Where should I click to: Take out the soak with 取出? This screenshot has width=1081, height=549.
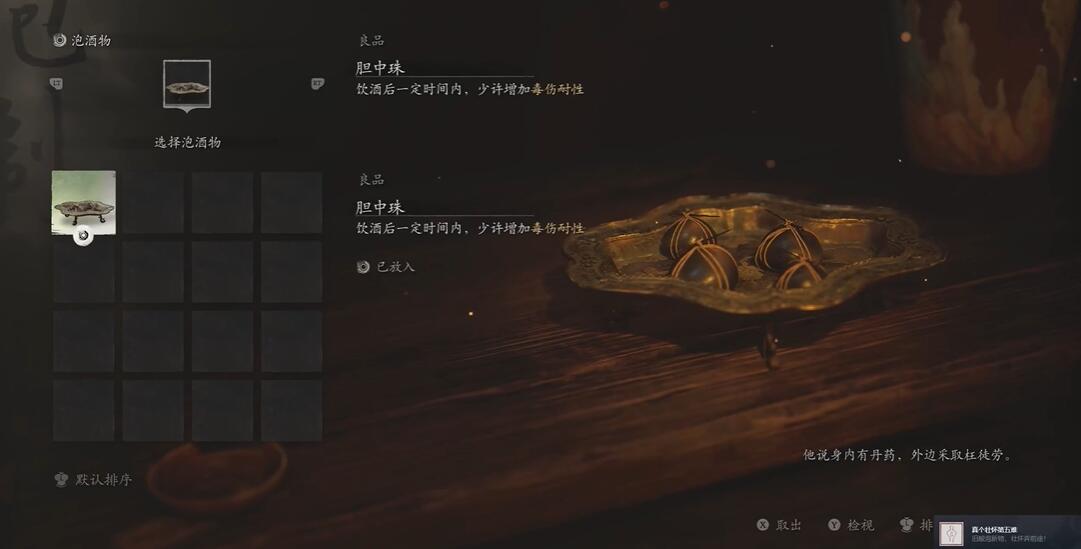(x=780, y=525)
